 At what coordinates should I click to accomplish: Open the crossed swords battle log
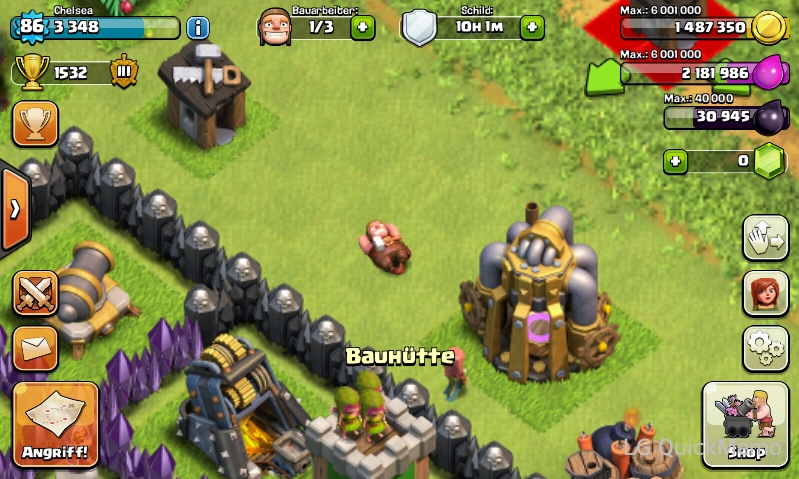(x=35, y=293)
